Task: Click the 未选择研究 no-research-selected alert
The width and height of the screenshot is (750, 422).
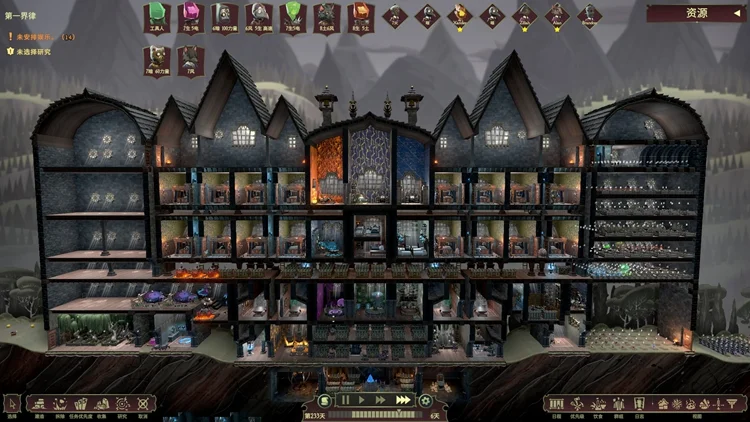Action: [x=30, y=50]
